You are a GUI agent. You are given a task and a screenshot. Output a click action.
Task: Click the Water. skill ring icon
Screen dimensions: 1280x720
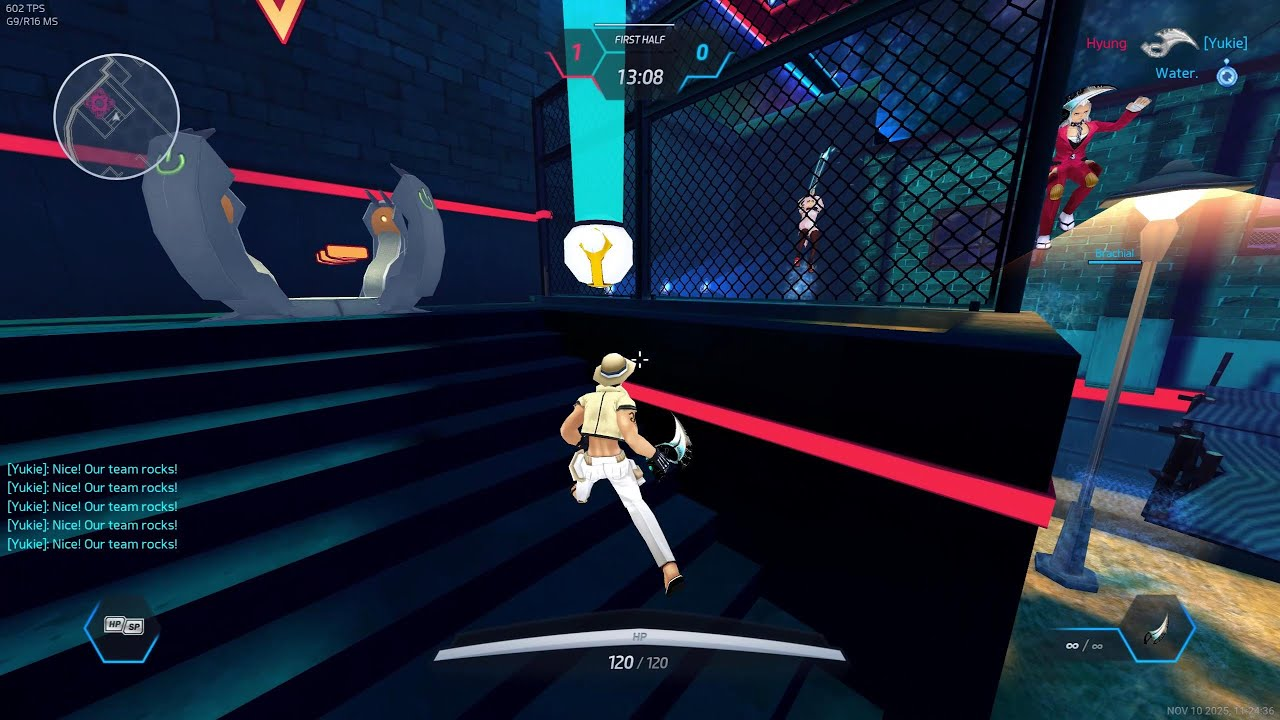click(1227, 74)
